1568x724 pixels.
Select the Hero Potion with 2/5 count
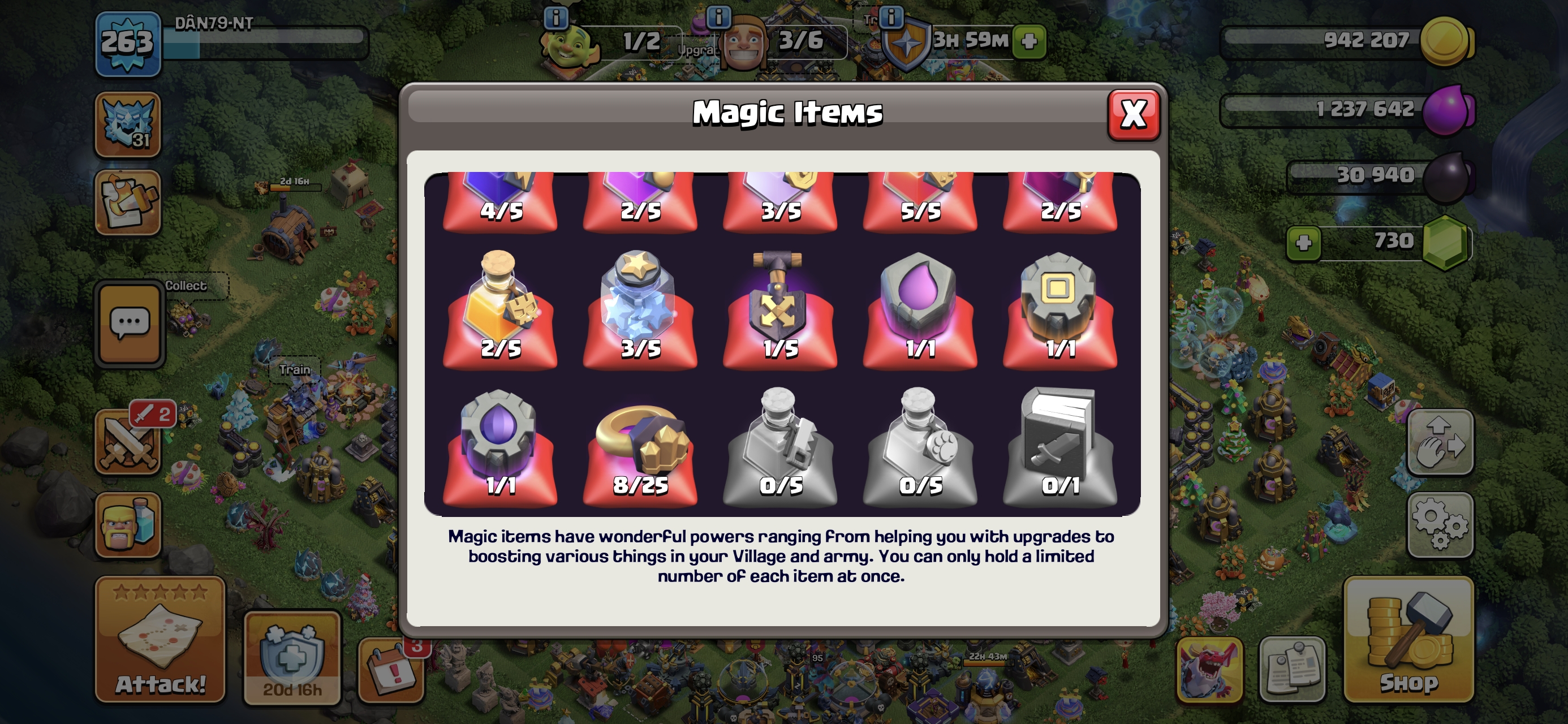pyautogui.click(x=499, y=309)
